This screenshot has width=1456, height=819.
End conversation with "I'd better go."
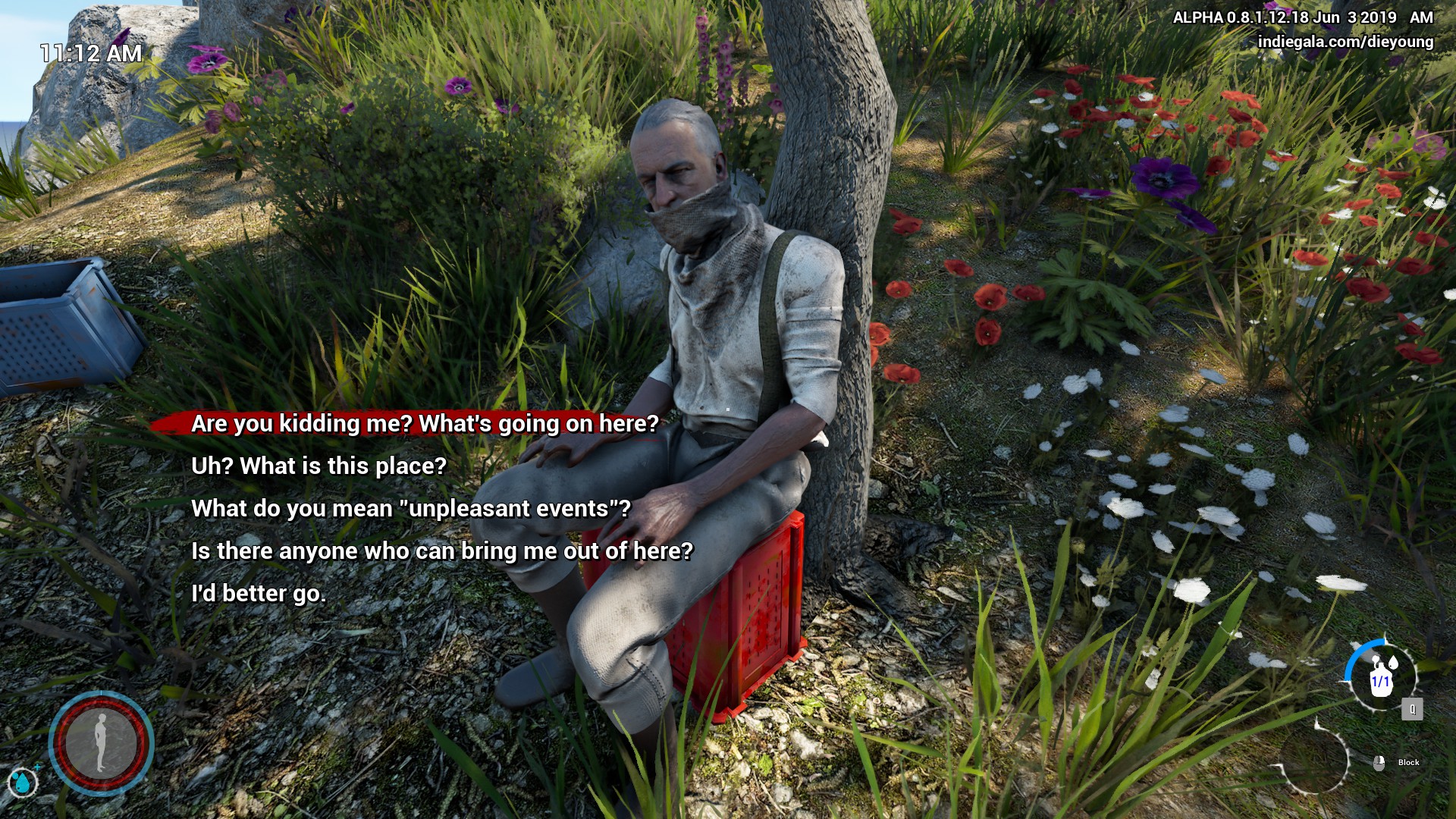pyautogui.click(x=259, y=593)
